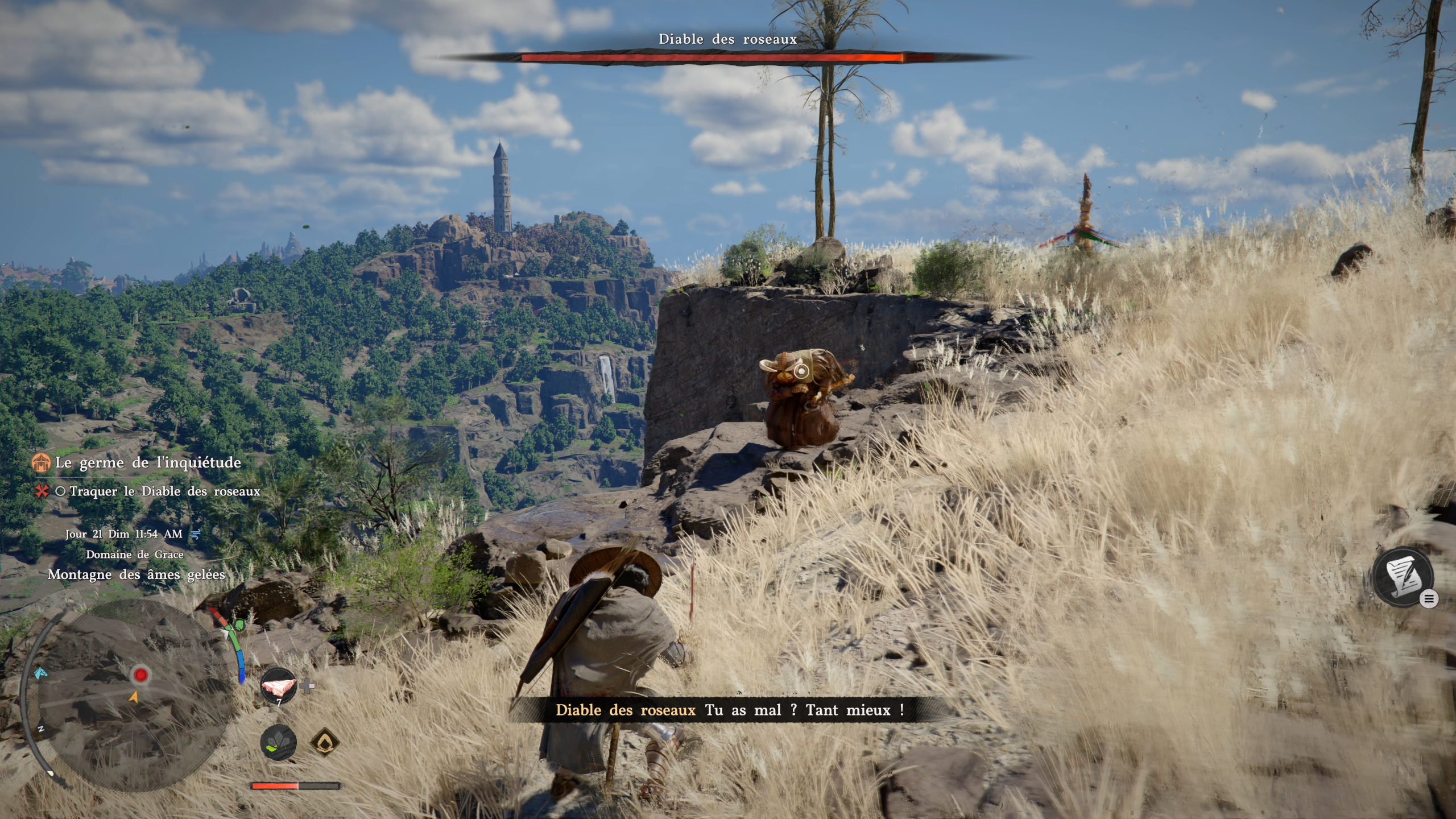
Task: Select the raw meat item slot
Action: coord(279,685)
